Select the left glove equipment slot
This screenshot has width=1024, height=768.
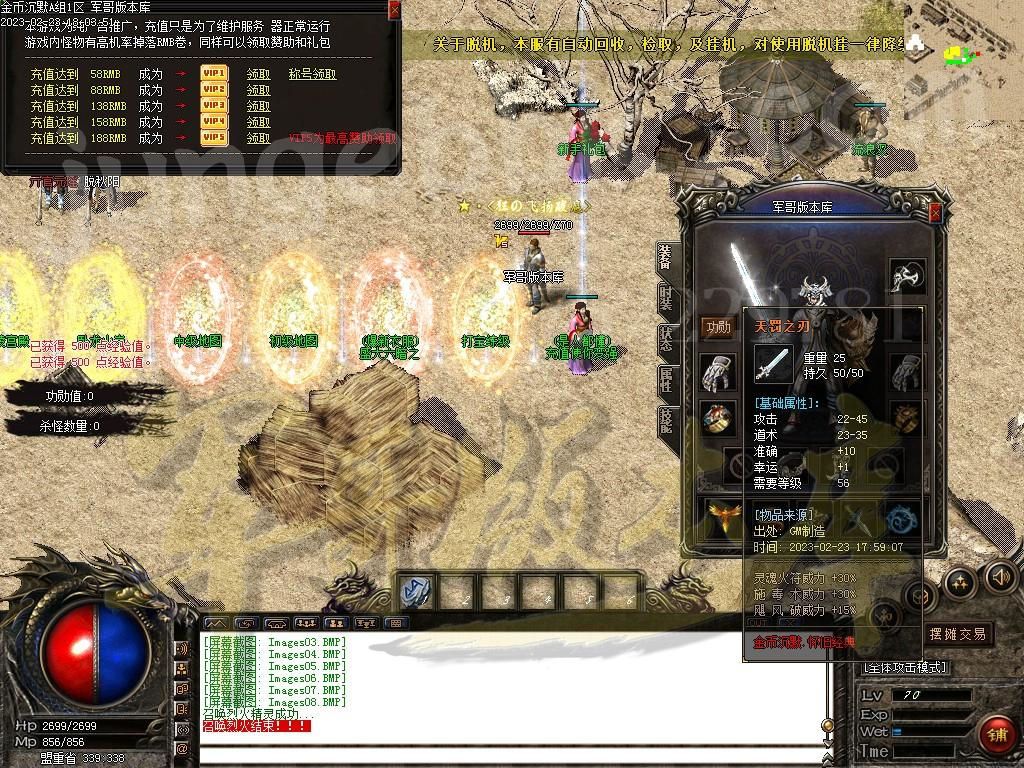coord(717,372)
